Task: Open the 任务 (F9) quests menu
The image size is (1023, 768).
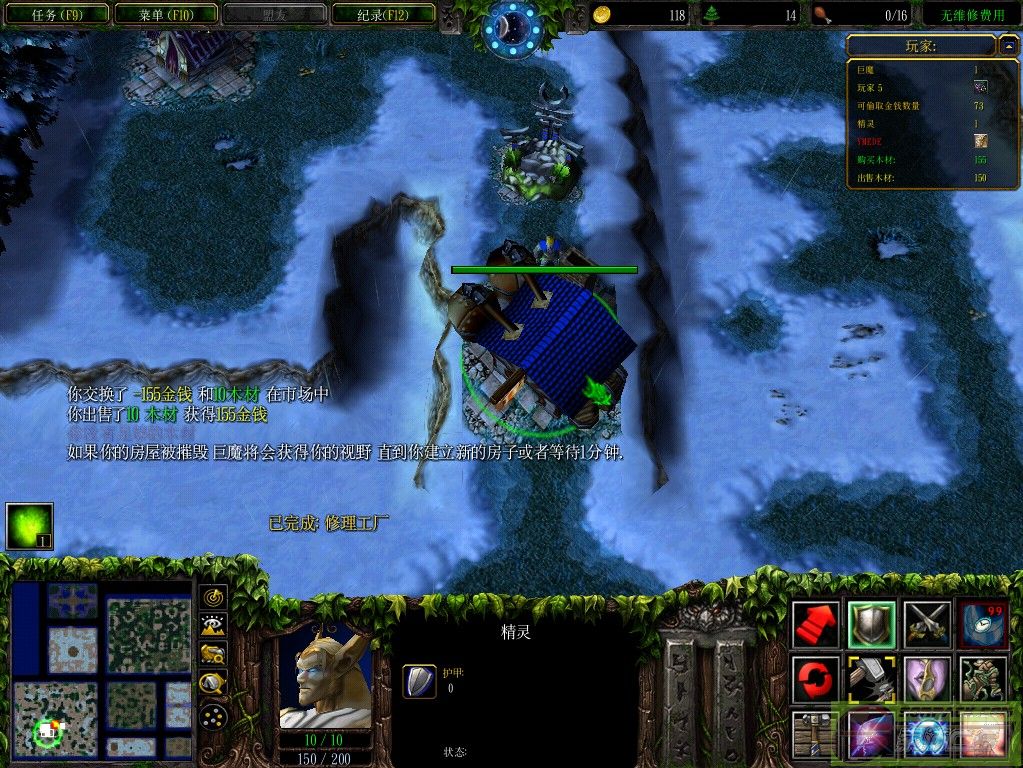Action: click(x=56, y=14)
